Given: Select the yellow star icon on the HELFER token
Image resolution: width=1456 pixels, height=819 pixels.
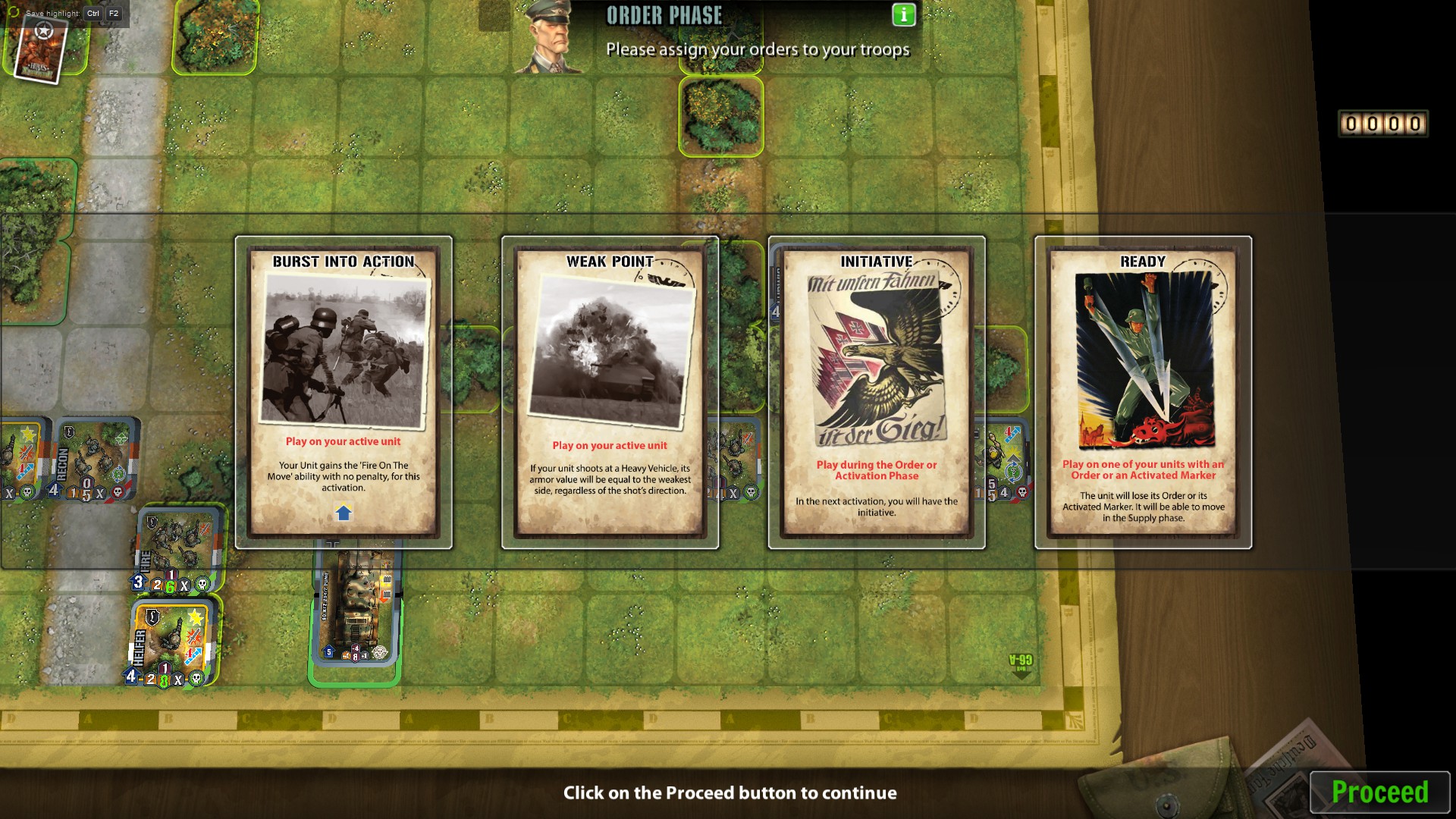Looking at the screenshot, I should [196, 617].
